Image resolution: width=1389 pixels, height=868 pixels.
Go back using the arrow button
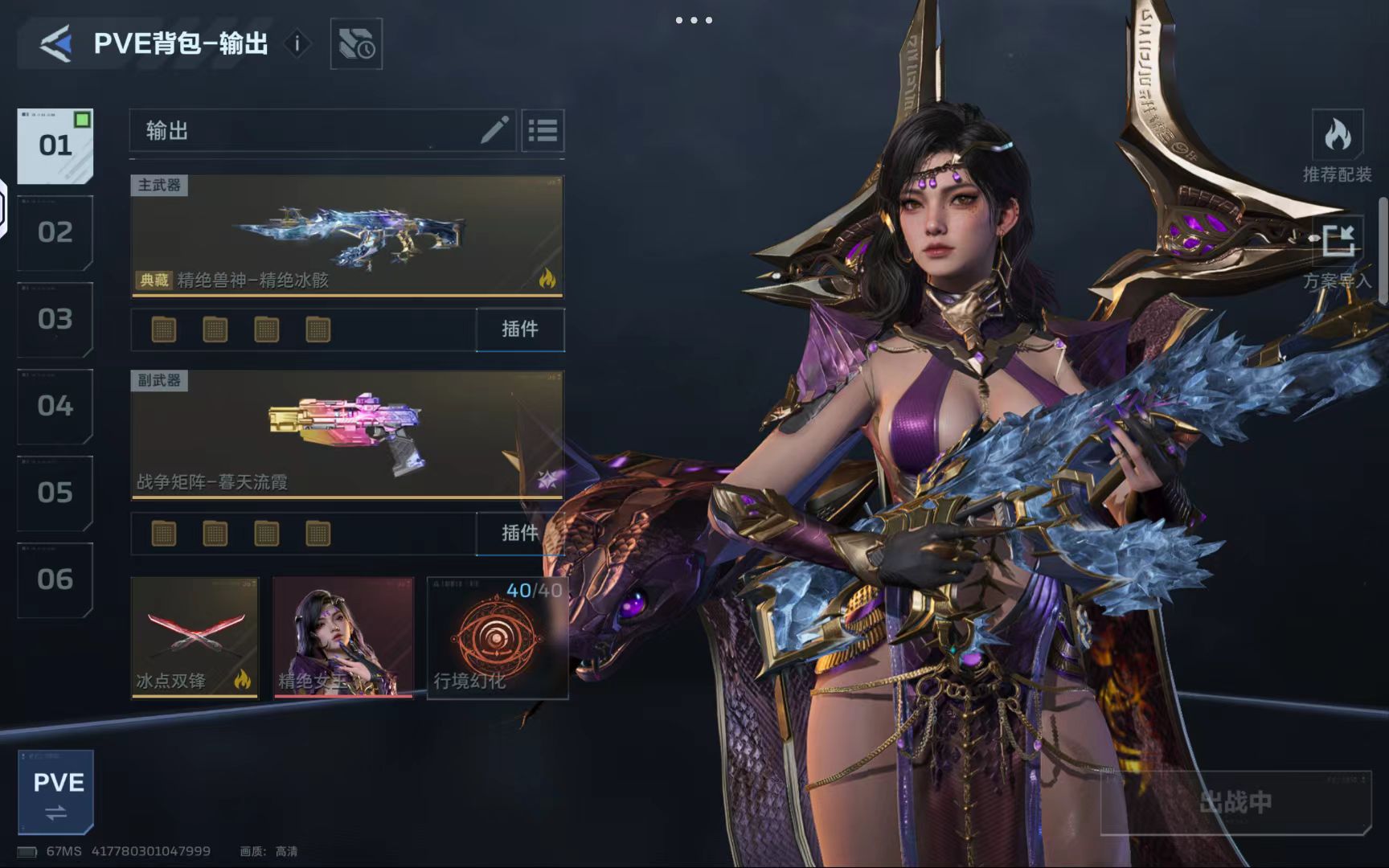[56, 43]
